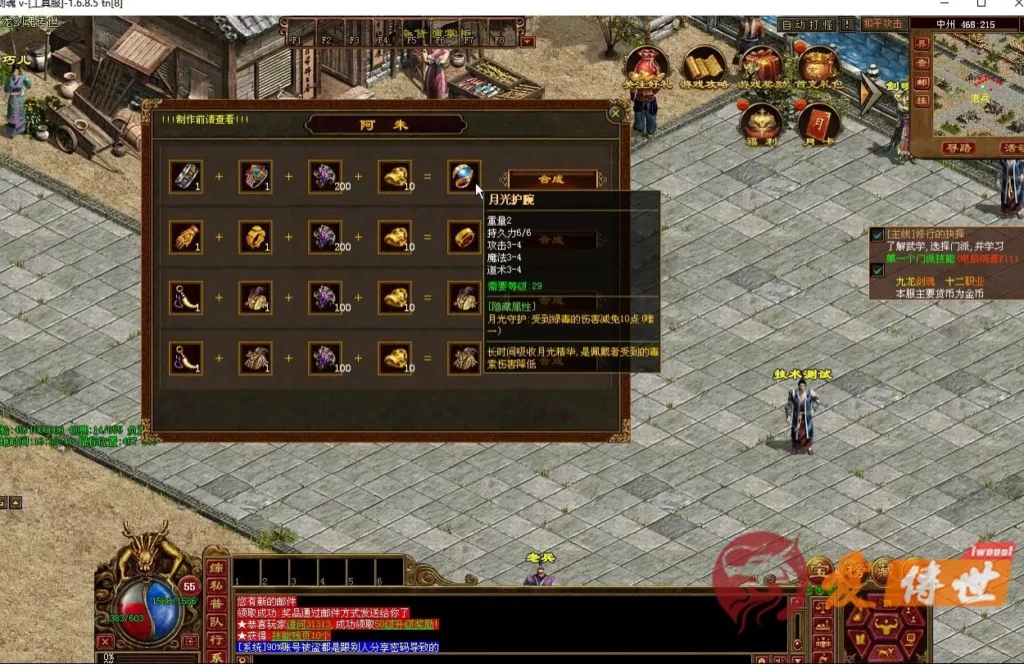Click the 导路 pathfinding button under minimap

[x=958, y=148]
